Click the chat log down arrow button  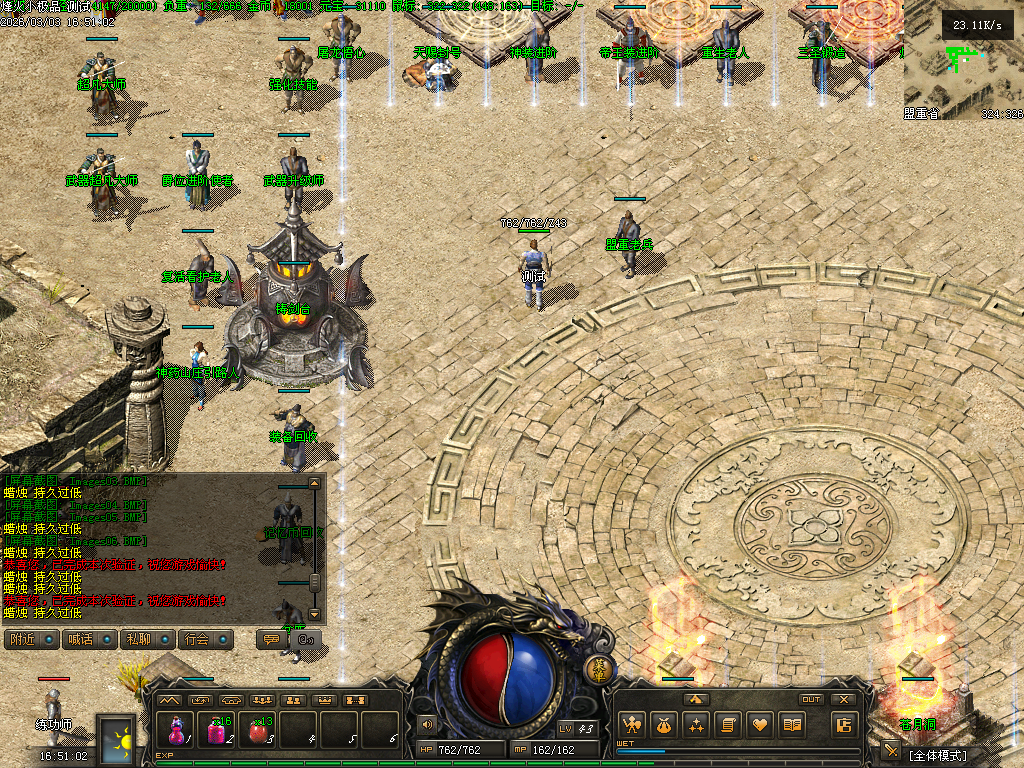[x=316, y=613]
